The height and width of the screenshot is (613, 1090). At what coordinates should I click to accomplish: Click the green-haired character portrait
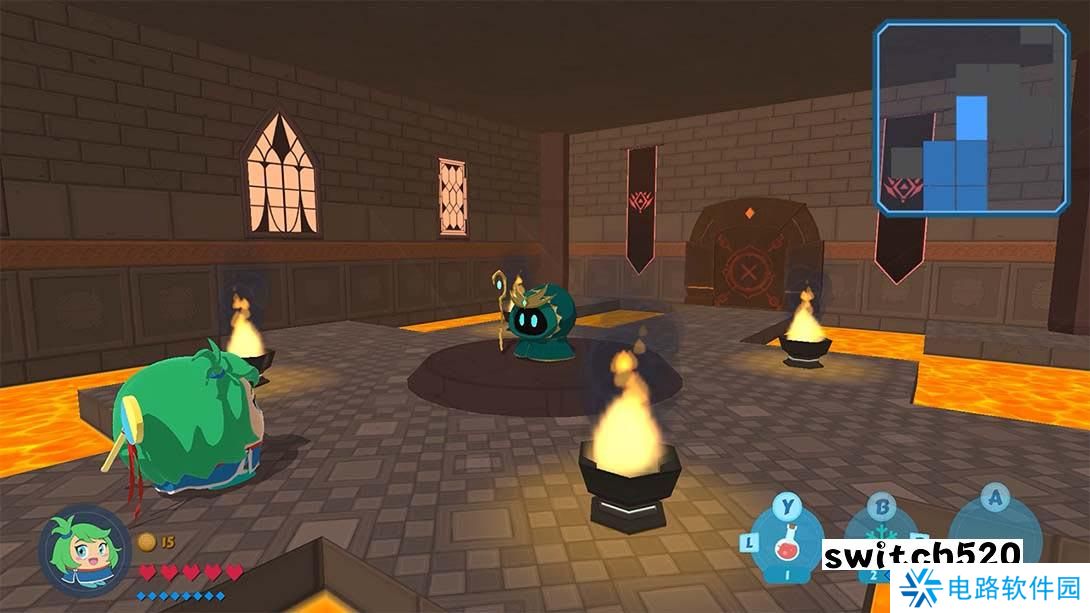point(83,552)
